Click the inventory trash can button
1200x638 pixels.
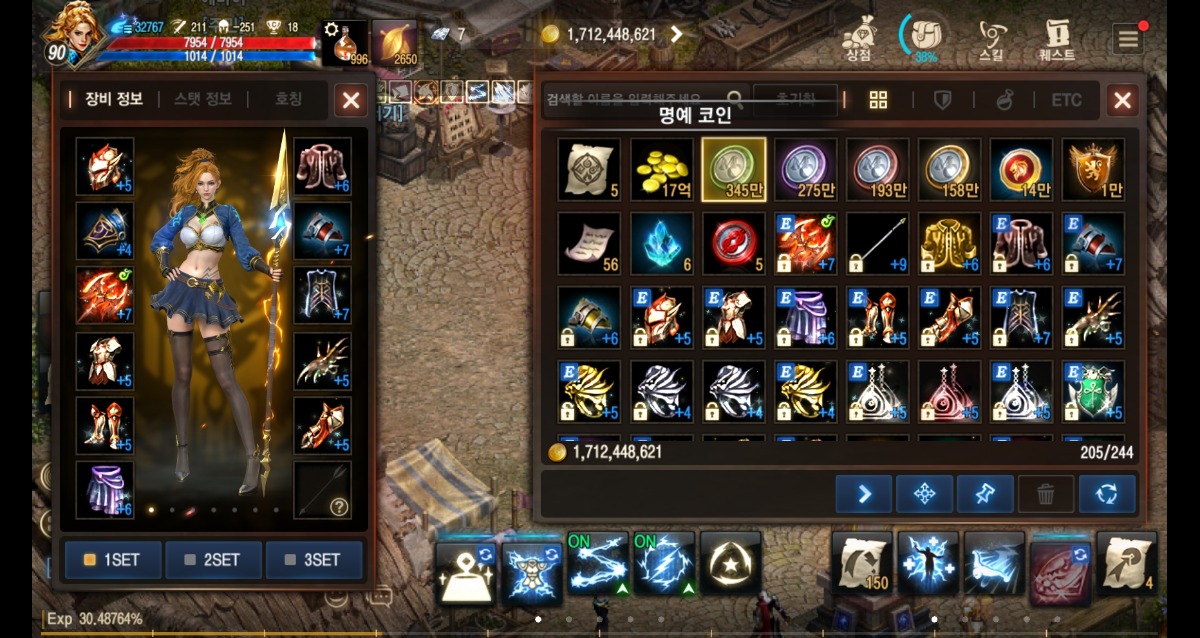tap(1046, 494)
